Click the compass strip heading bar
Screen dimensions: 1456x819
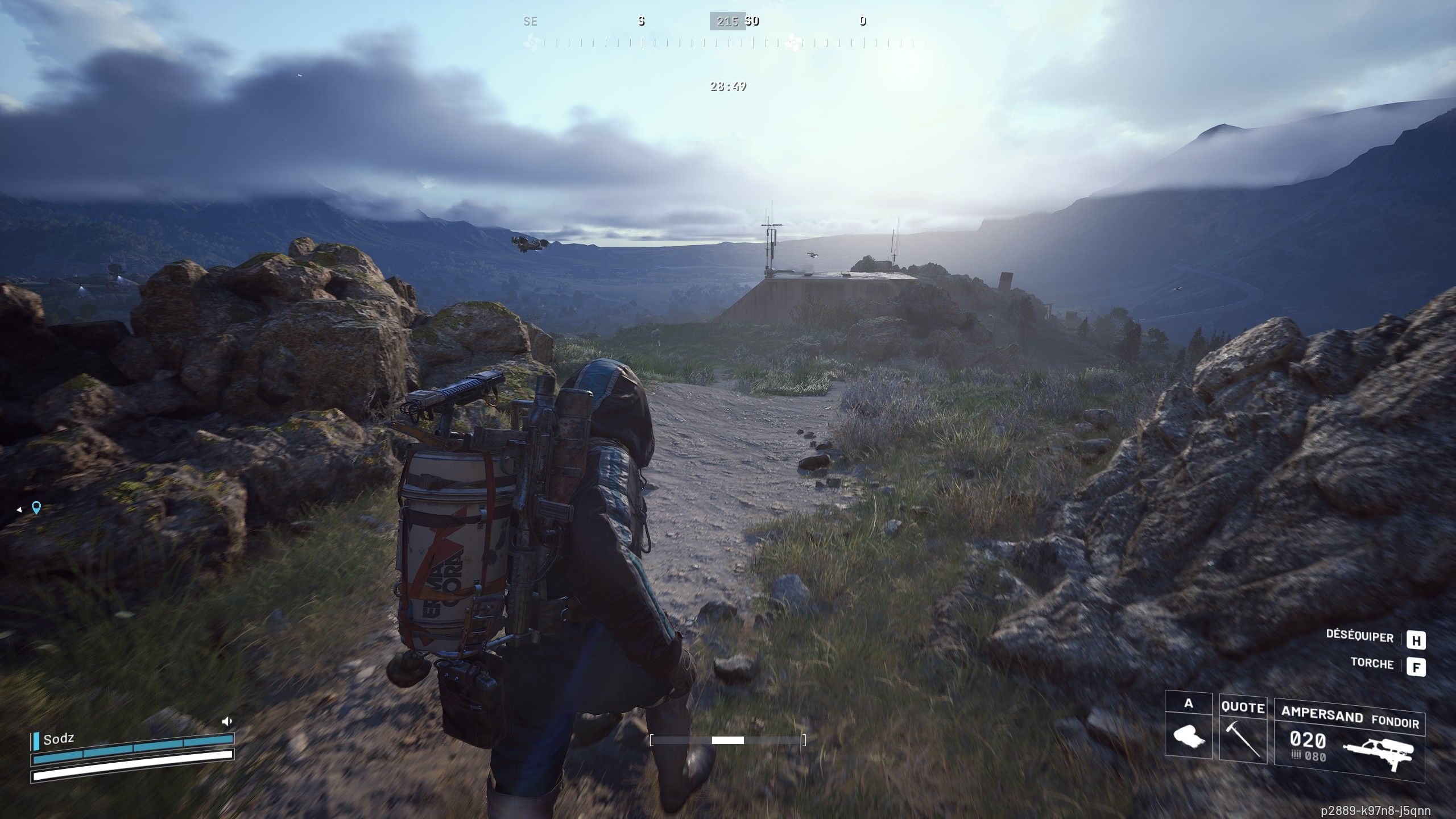728,42
